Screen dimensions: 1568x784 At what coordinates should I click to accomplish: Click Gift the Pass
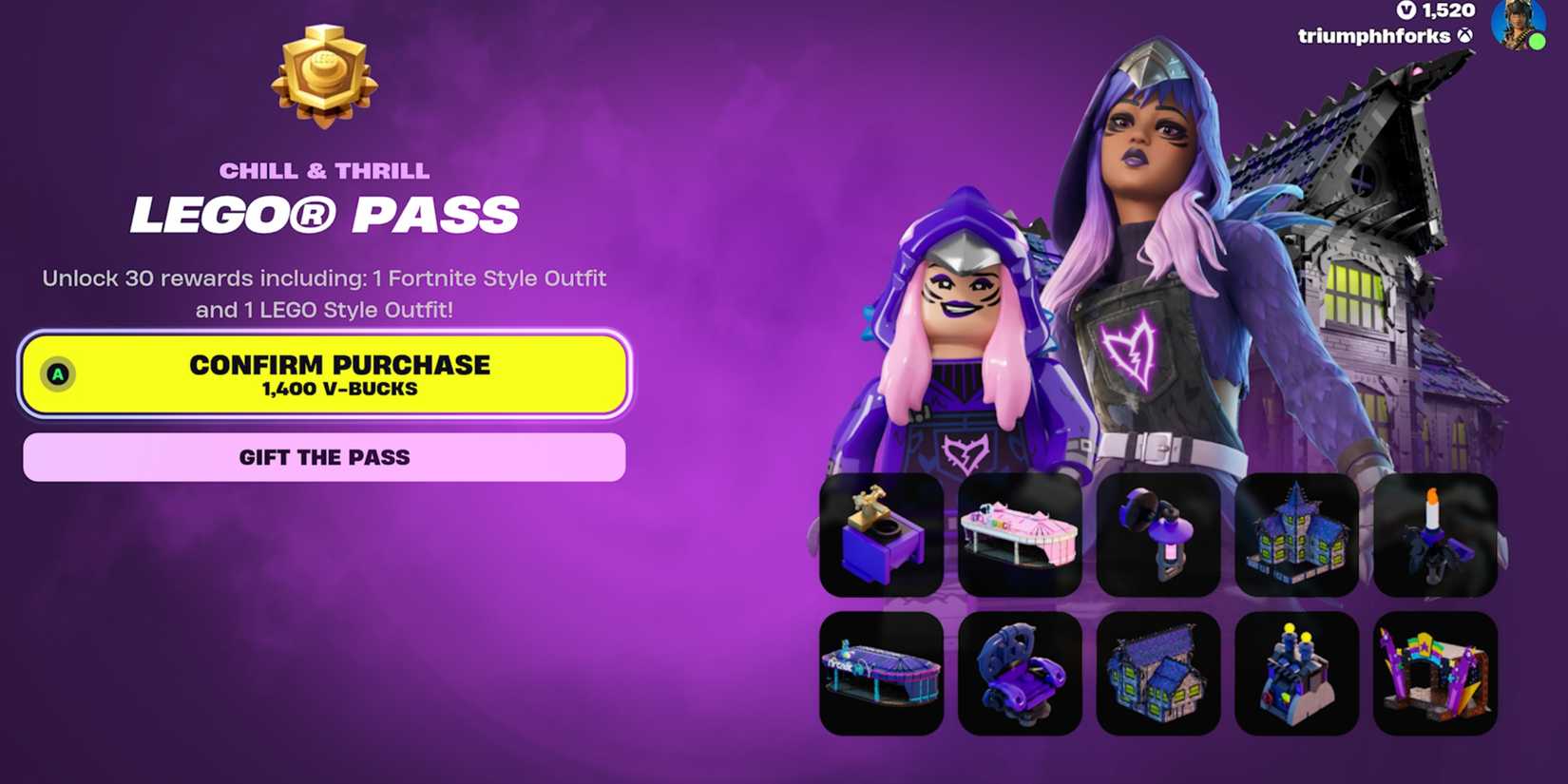tap(324, 457)
